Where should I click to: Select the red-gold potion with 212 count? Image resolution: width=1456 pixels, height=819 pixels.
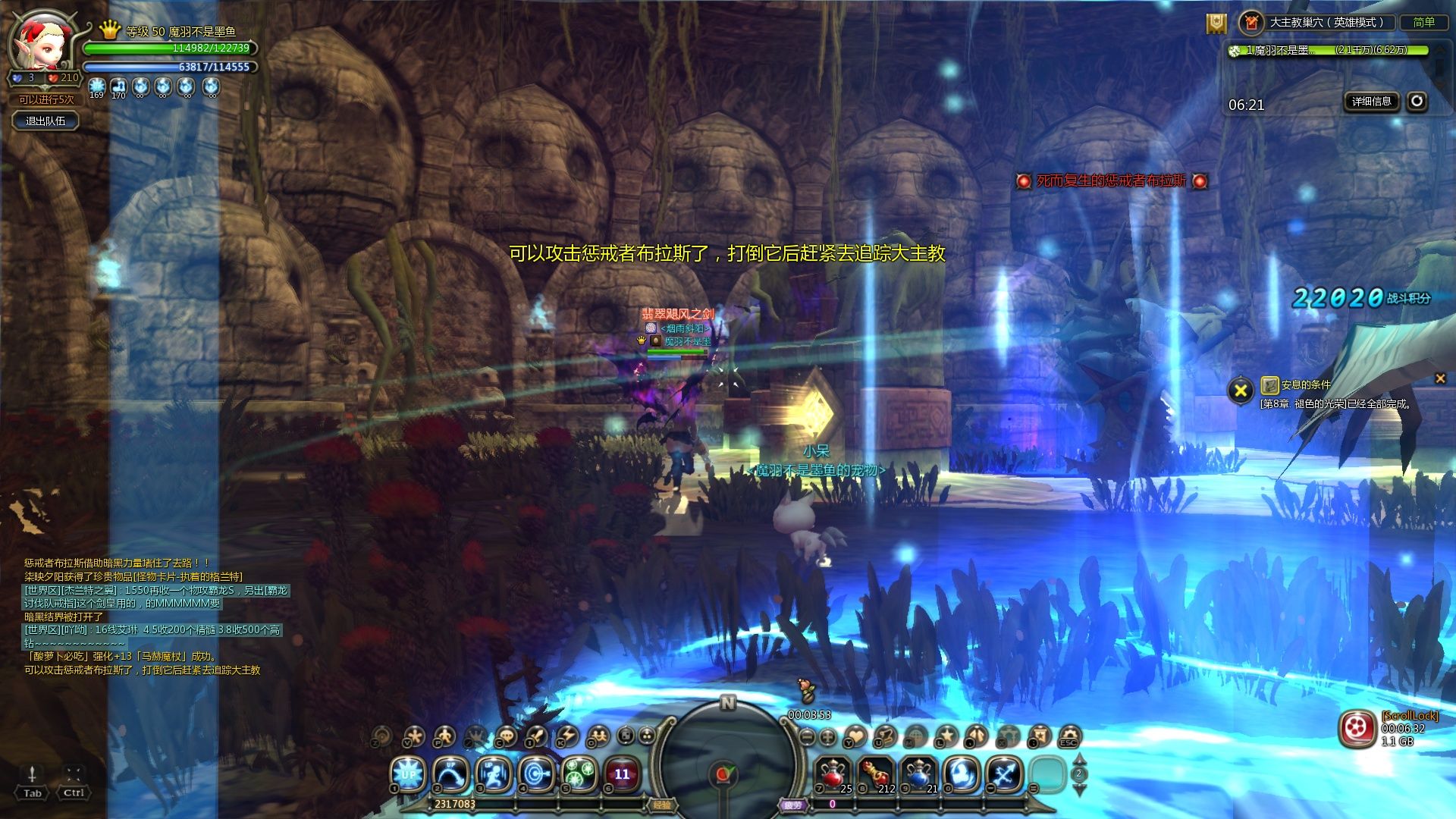pos(876,774)
